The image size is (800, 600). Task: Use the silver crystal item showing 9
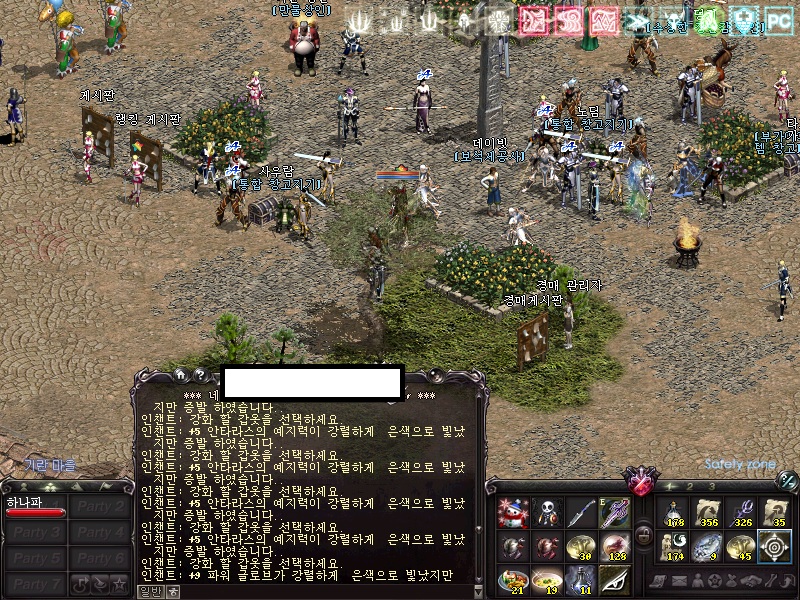[708, 547]
